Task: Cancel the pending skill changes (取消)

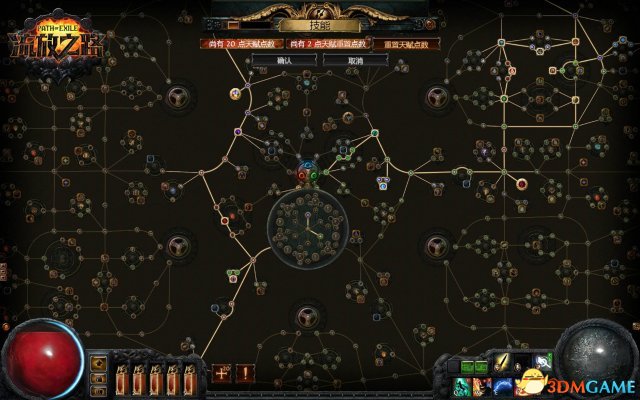Action: click(x=356, y=60)
